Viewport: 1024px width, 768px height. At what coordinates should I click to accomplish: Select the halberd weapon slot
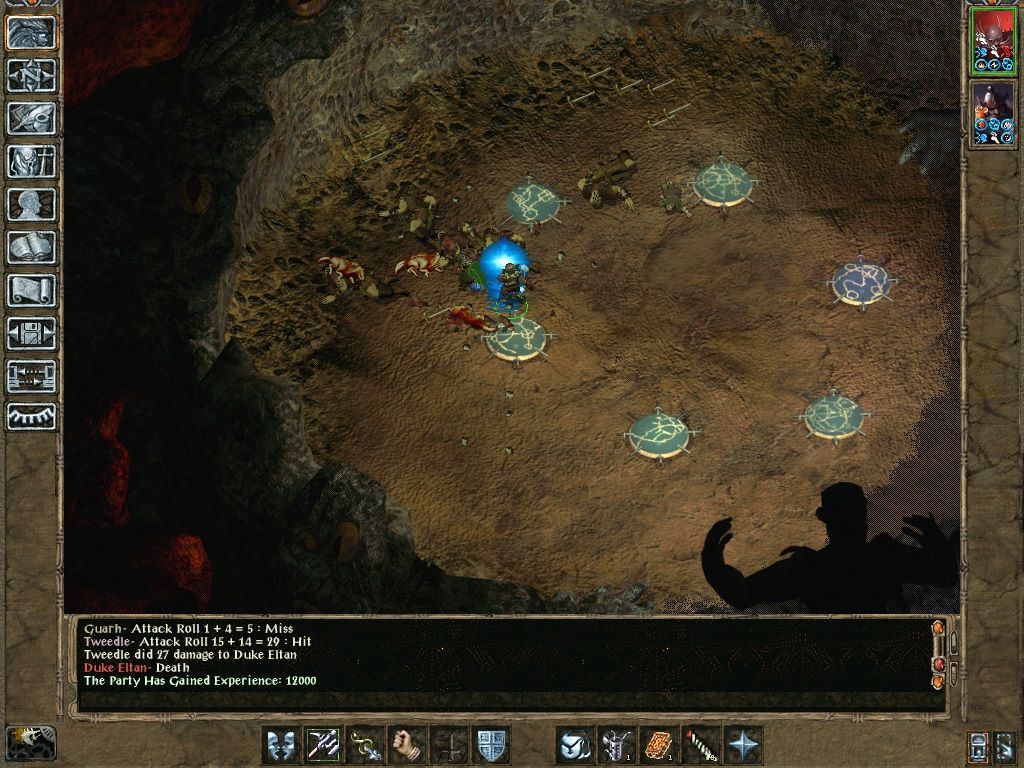pos(323,745)
